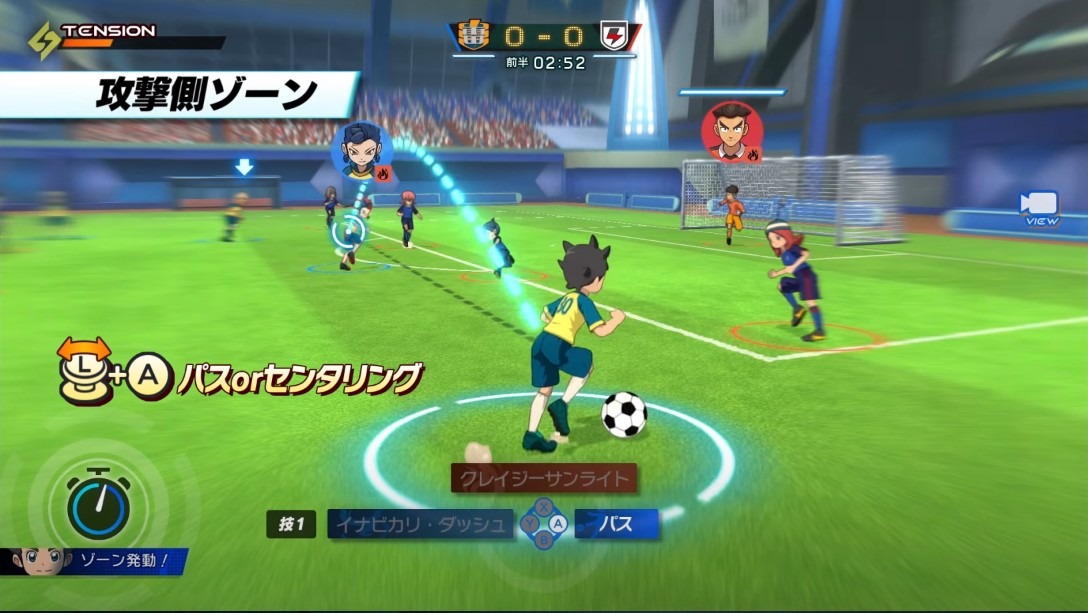The width and height of the screenshot is (1088, 613).
Task: Click the ゾーン発動 banner
Action: pos(118,561)
